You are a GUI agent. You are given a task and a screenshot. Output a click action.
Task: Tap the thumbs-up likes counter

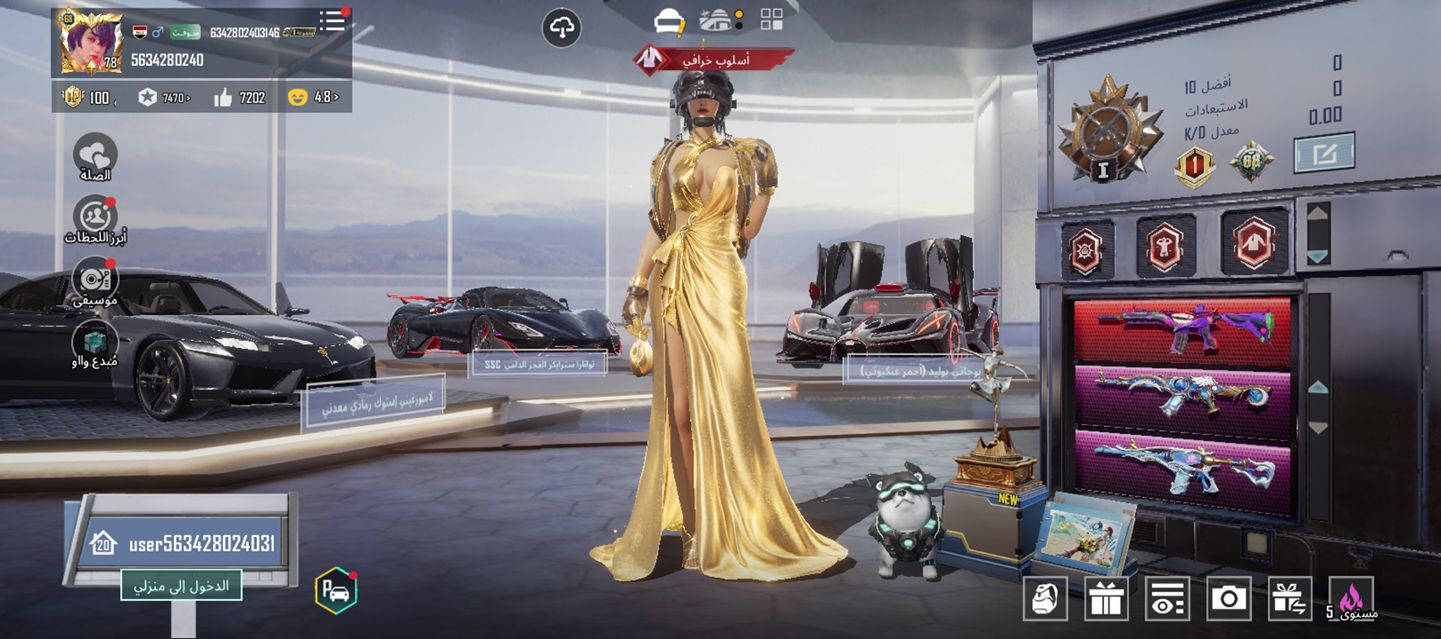pyautogui.click(x=238, y=97)
